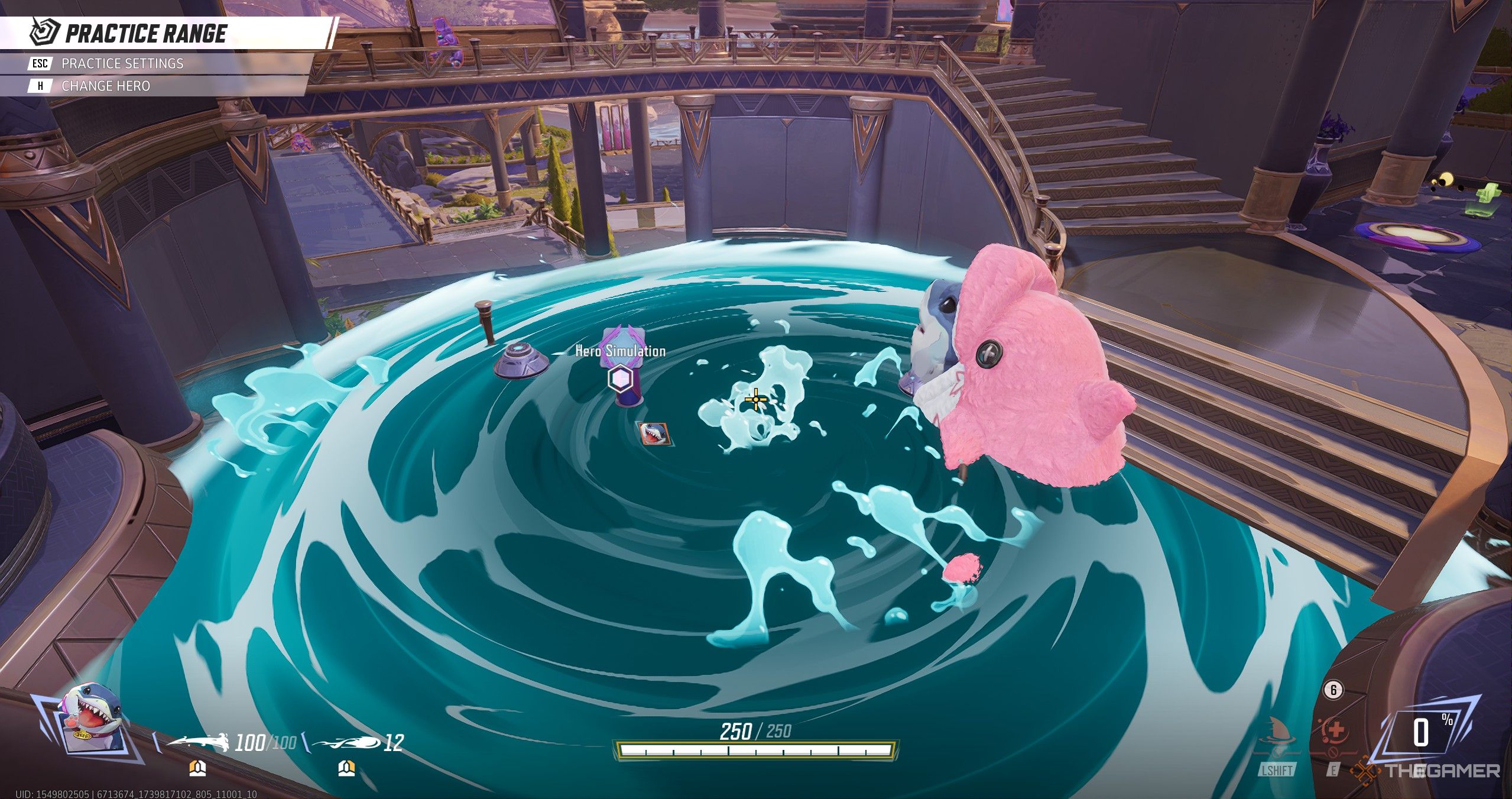The width and height of the screenshot is (1512, 799).
Task: Choose the Change Hero option
Action: point(105,86)
